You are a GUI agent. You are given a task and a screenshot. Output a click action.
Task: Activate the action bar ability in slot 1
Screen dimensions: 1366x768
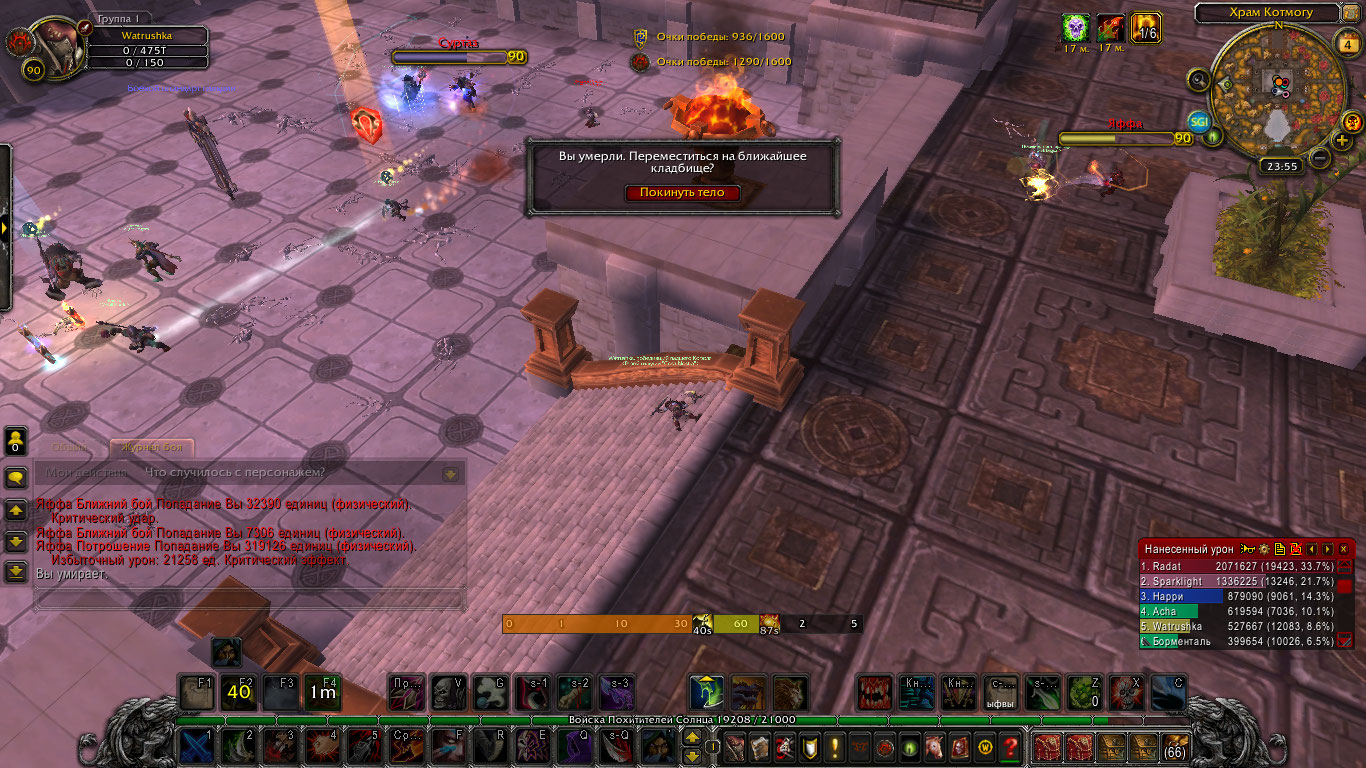[x=197, y=746]
